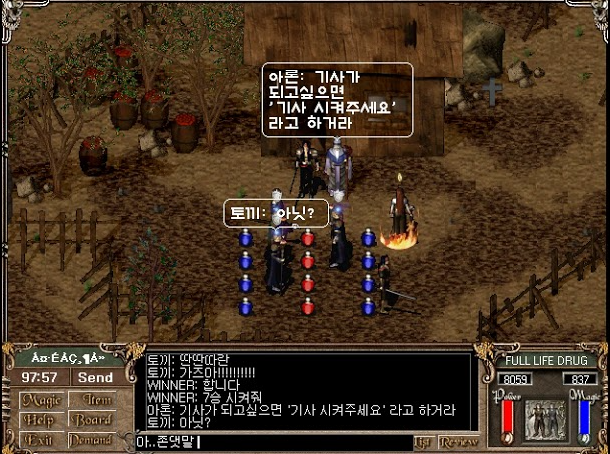Open the chat Review log
Screen dimensions: 610x454
click(x=459, y=441)
